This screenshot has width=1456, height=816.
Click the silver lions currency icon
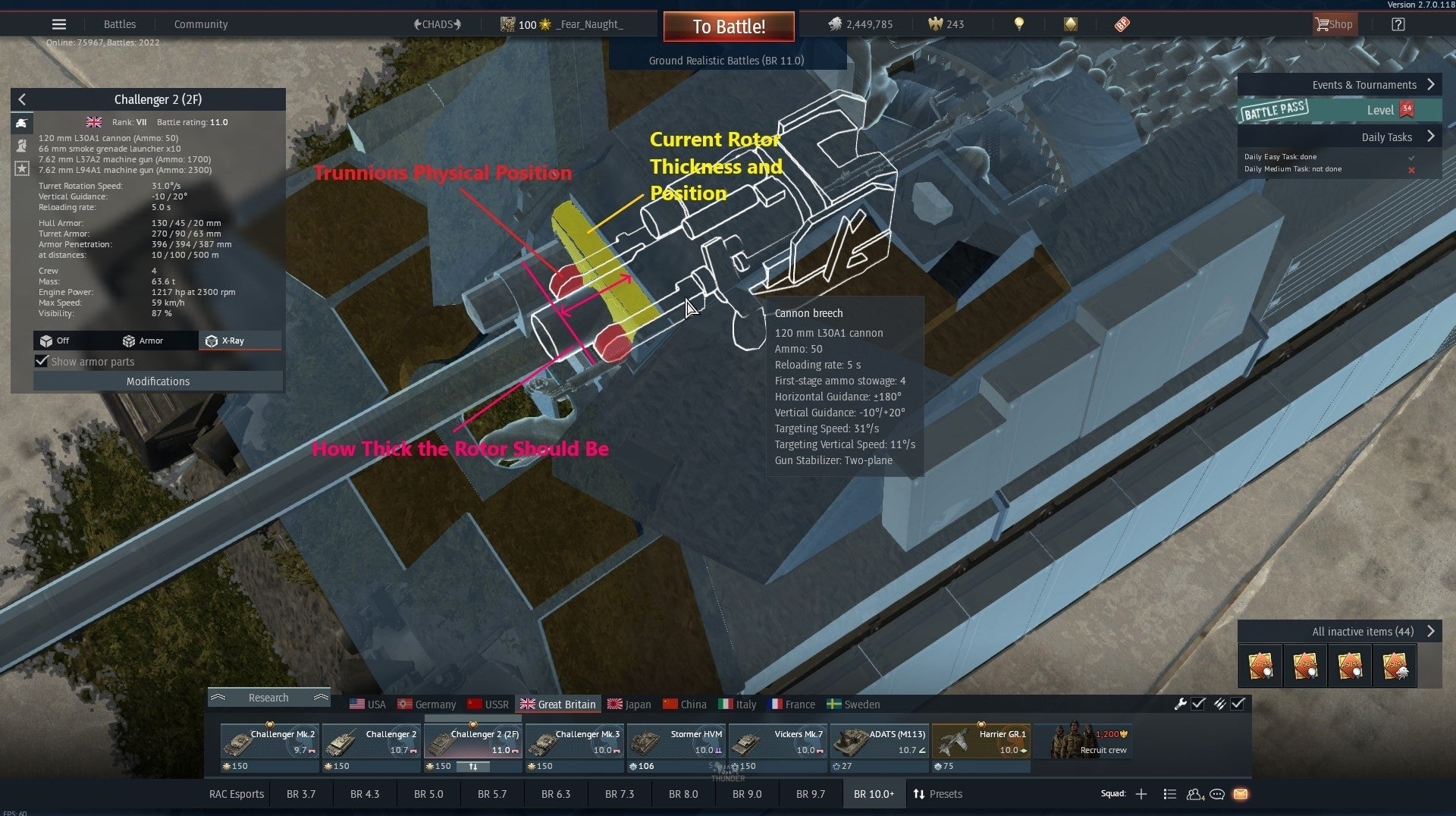pyautogui.click(x=836, y=24)
